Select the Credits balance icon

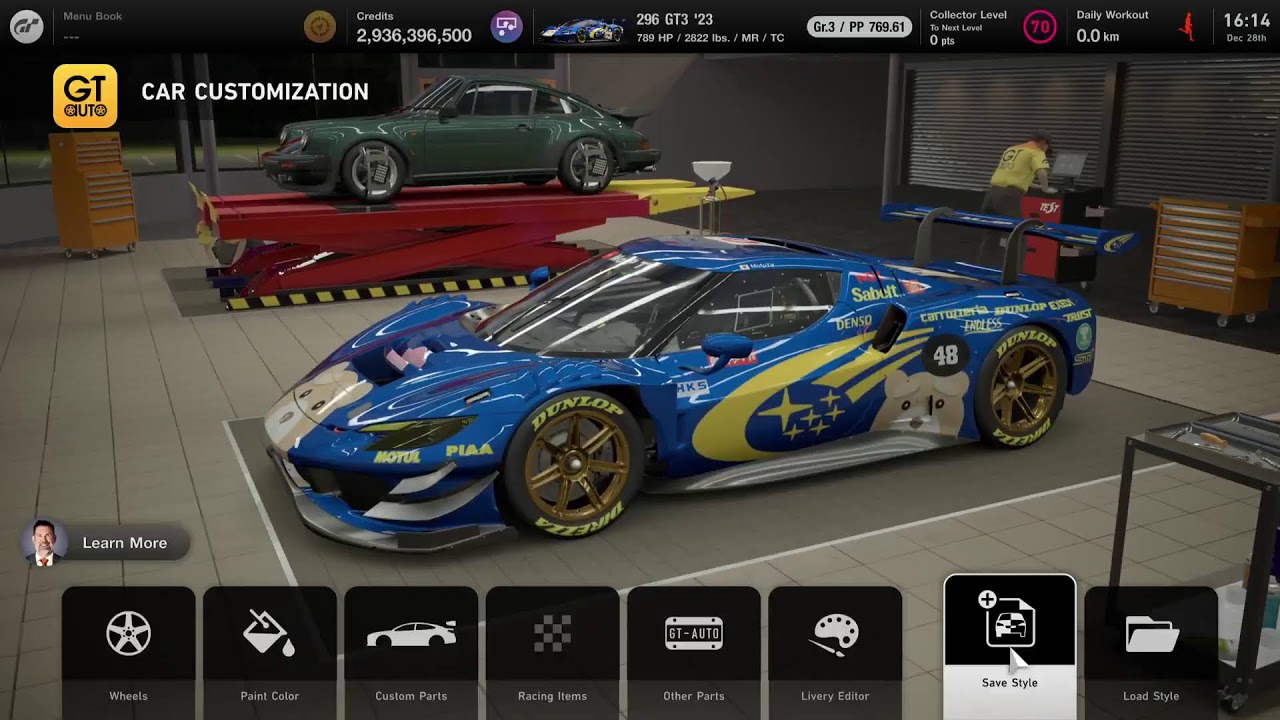pyautogui.click(x=320, y=27)
